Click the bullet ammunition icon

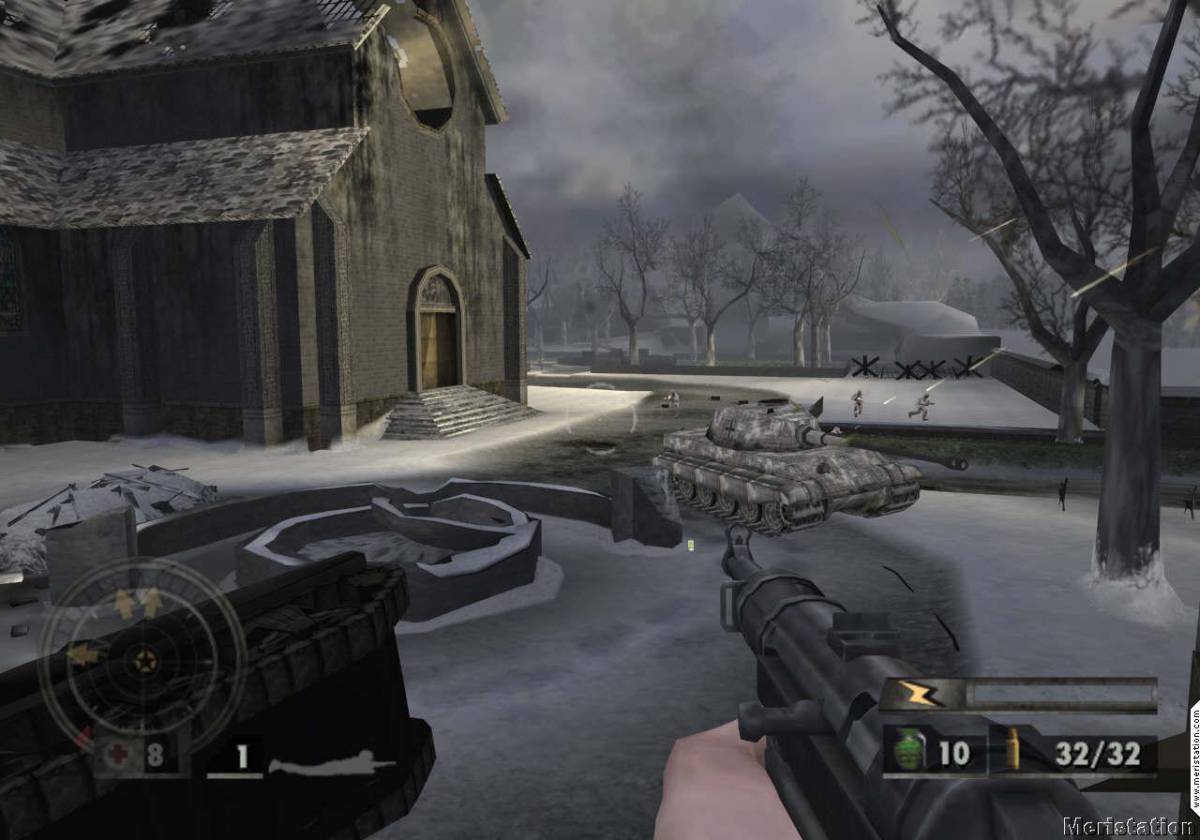coord(1011,750)
